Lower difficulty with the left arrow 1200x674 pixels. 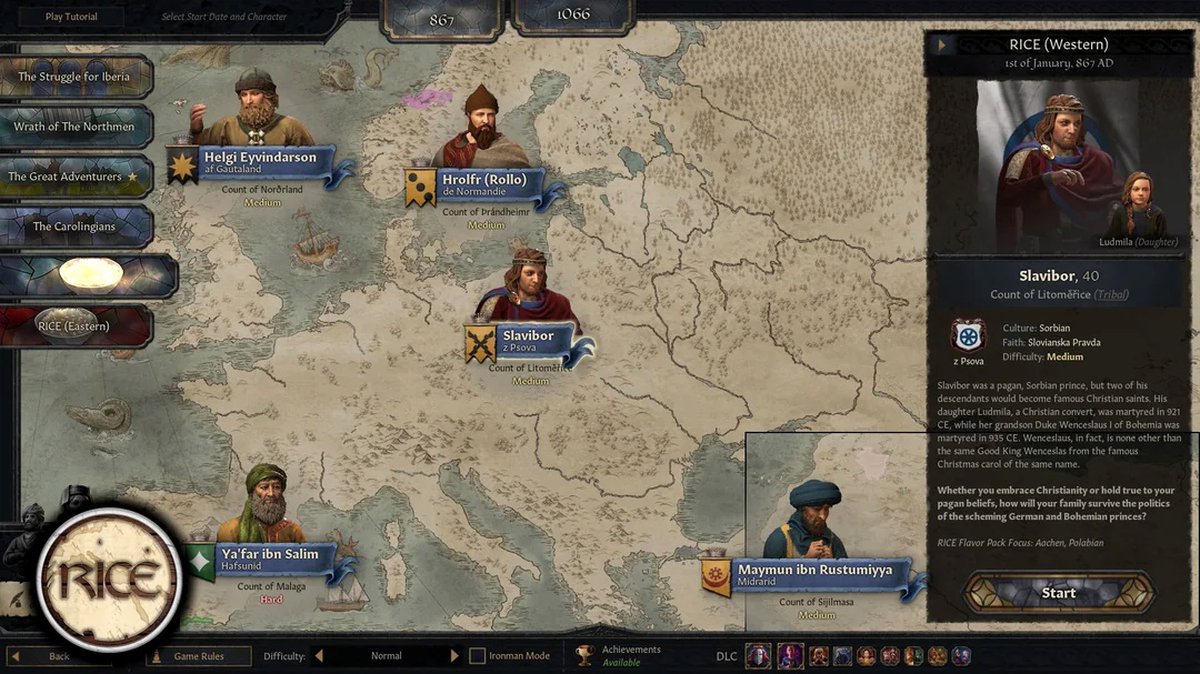[x=319, y=656]
